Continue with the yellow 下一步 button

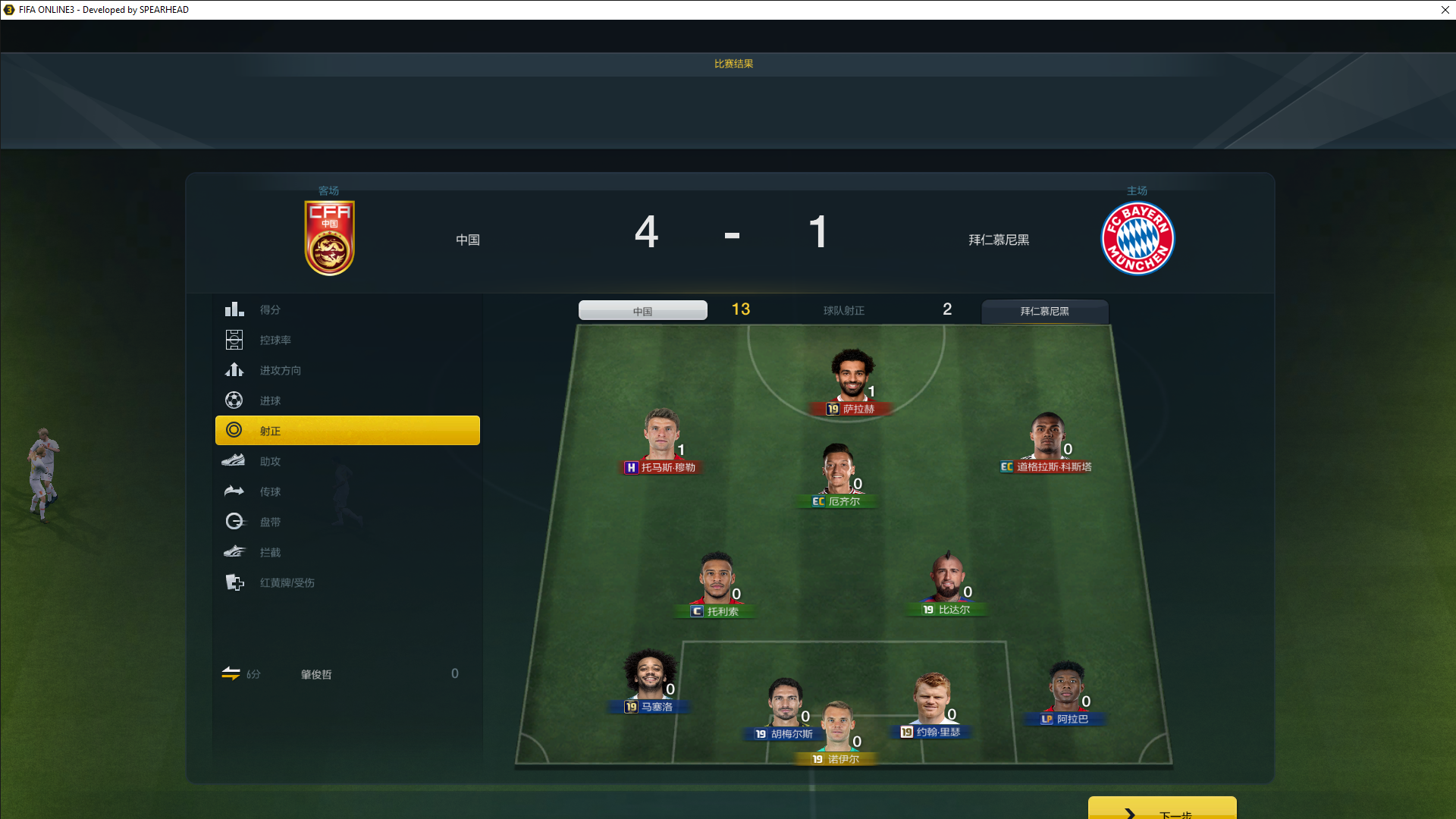pos(1162,810)
